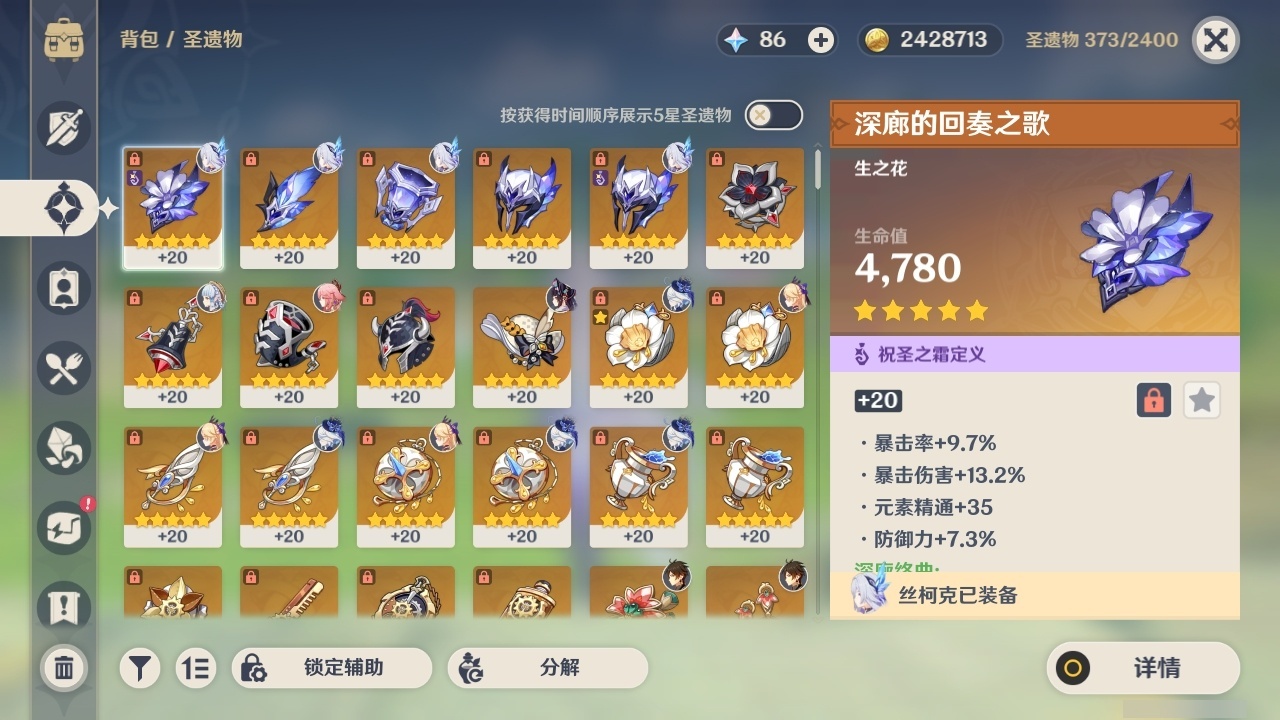The width and height of the screenshot is (1280, 720).
Task: Open the sort order options
Action: coord(196,668)
